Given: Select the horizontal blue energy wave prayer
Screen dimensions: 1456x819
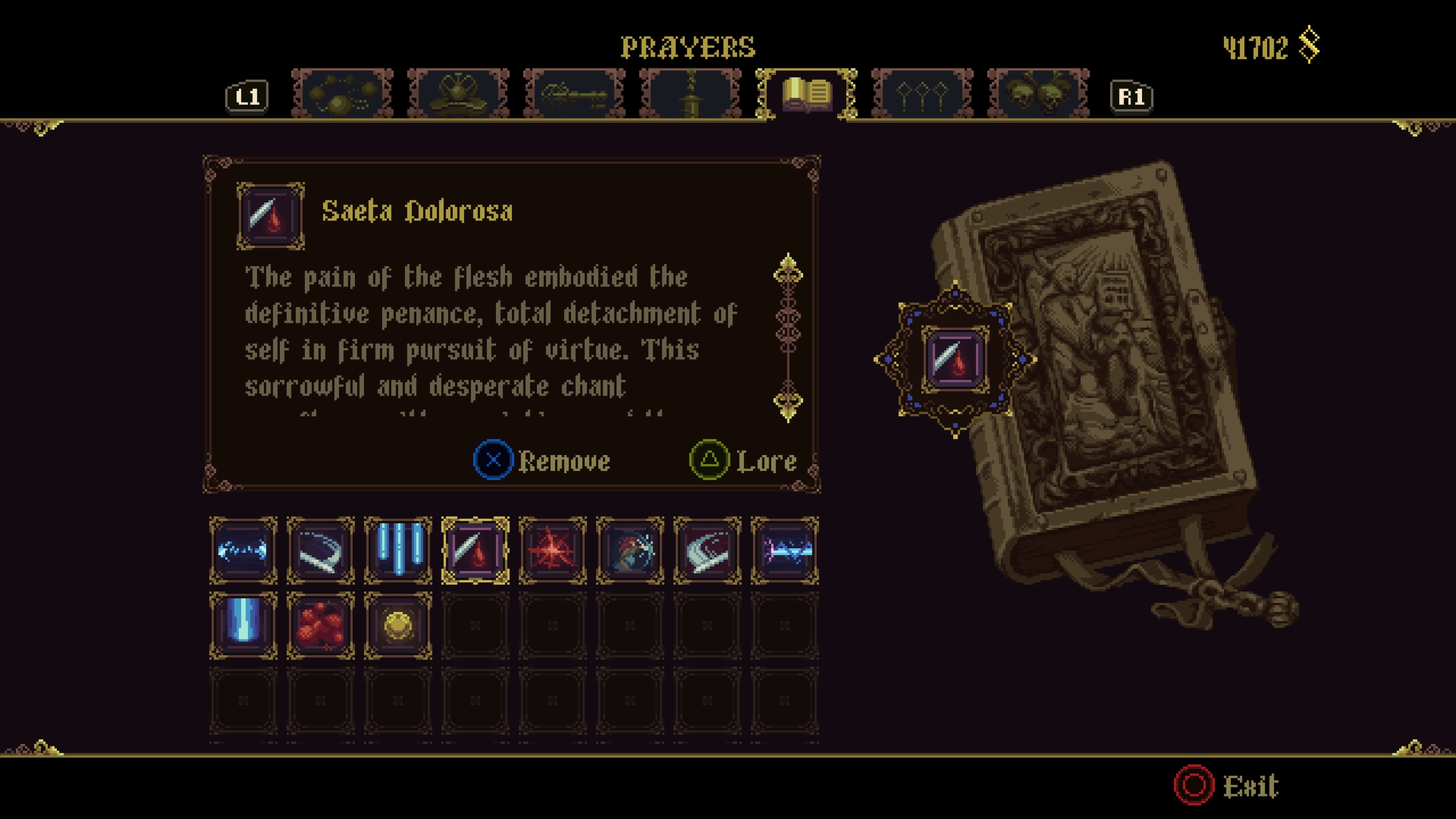Looking at the screenshot, I should pos(243,550).
